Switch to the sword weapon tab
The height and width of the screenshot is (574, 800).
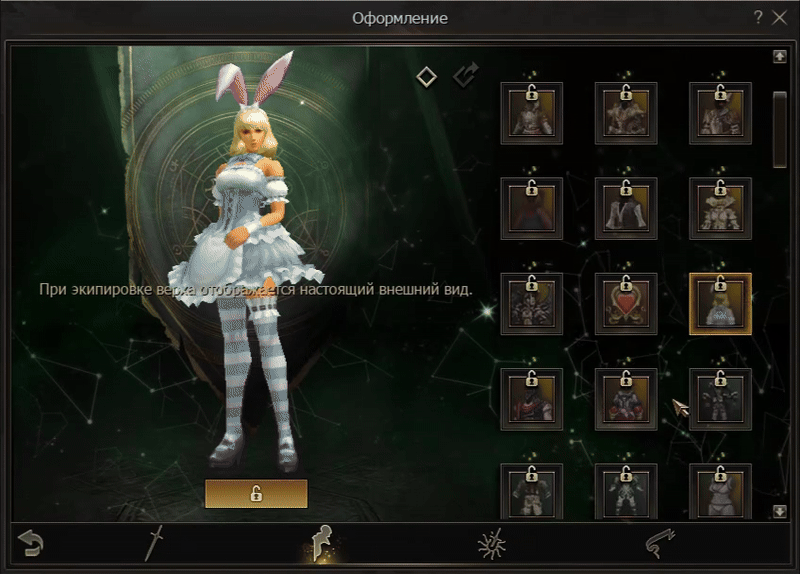(x=154, y=544)
